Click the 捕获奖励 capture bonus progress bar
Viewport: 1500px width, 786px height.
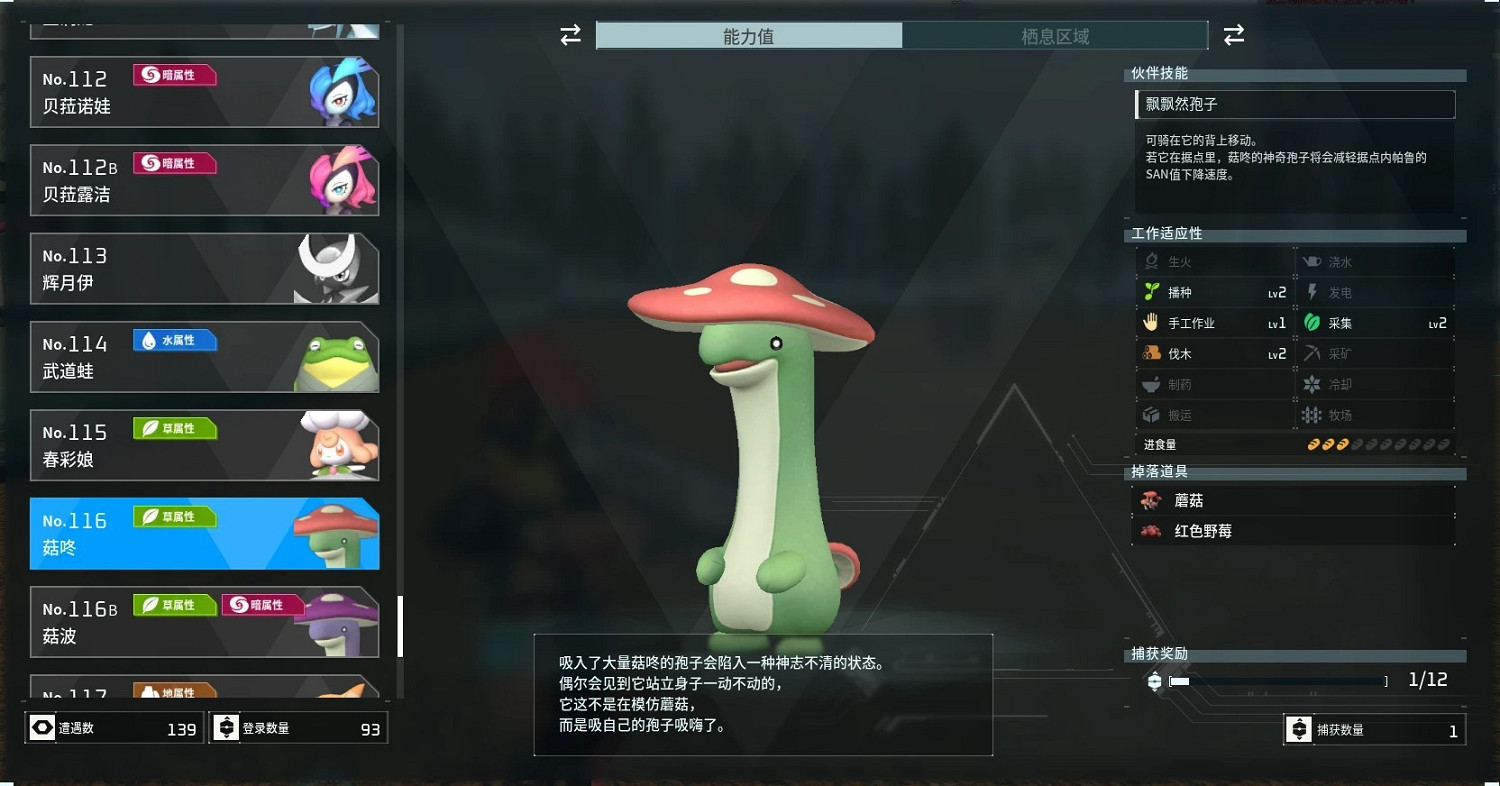click(1280, 680)
